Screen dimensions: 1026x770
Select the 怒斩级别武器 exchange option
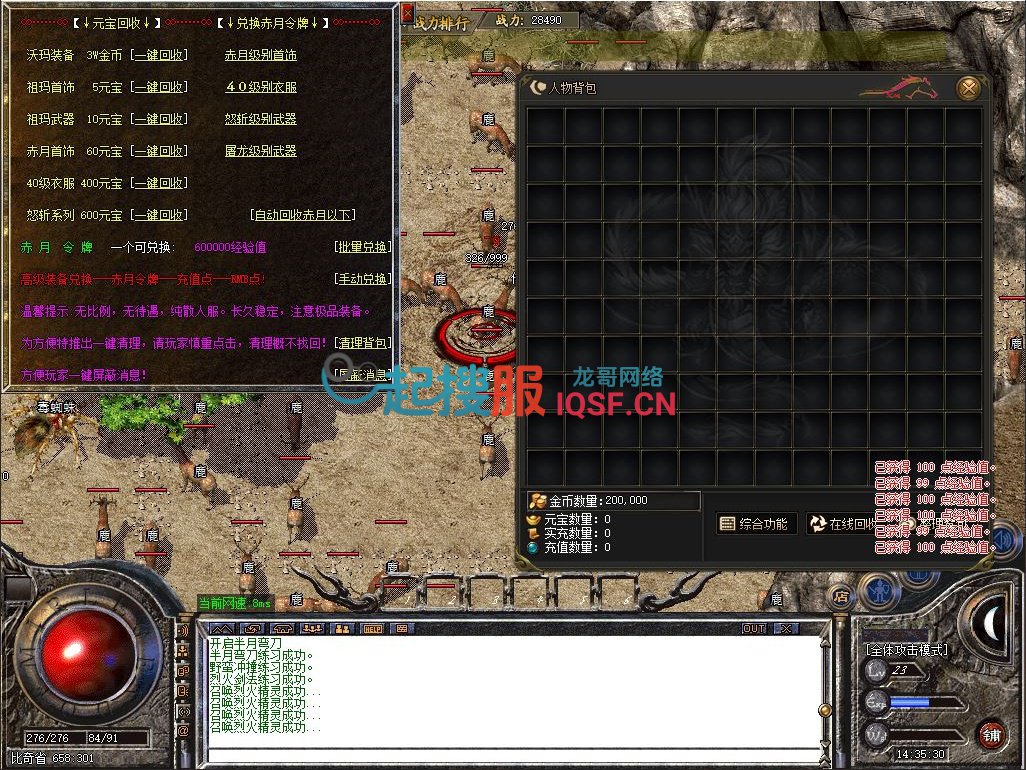pos(260,119)
